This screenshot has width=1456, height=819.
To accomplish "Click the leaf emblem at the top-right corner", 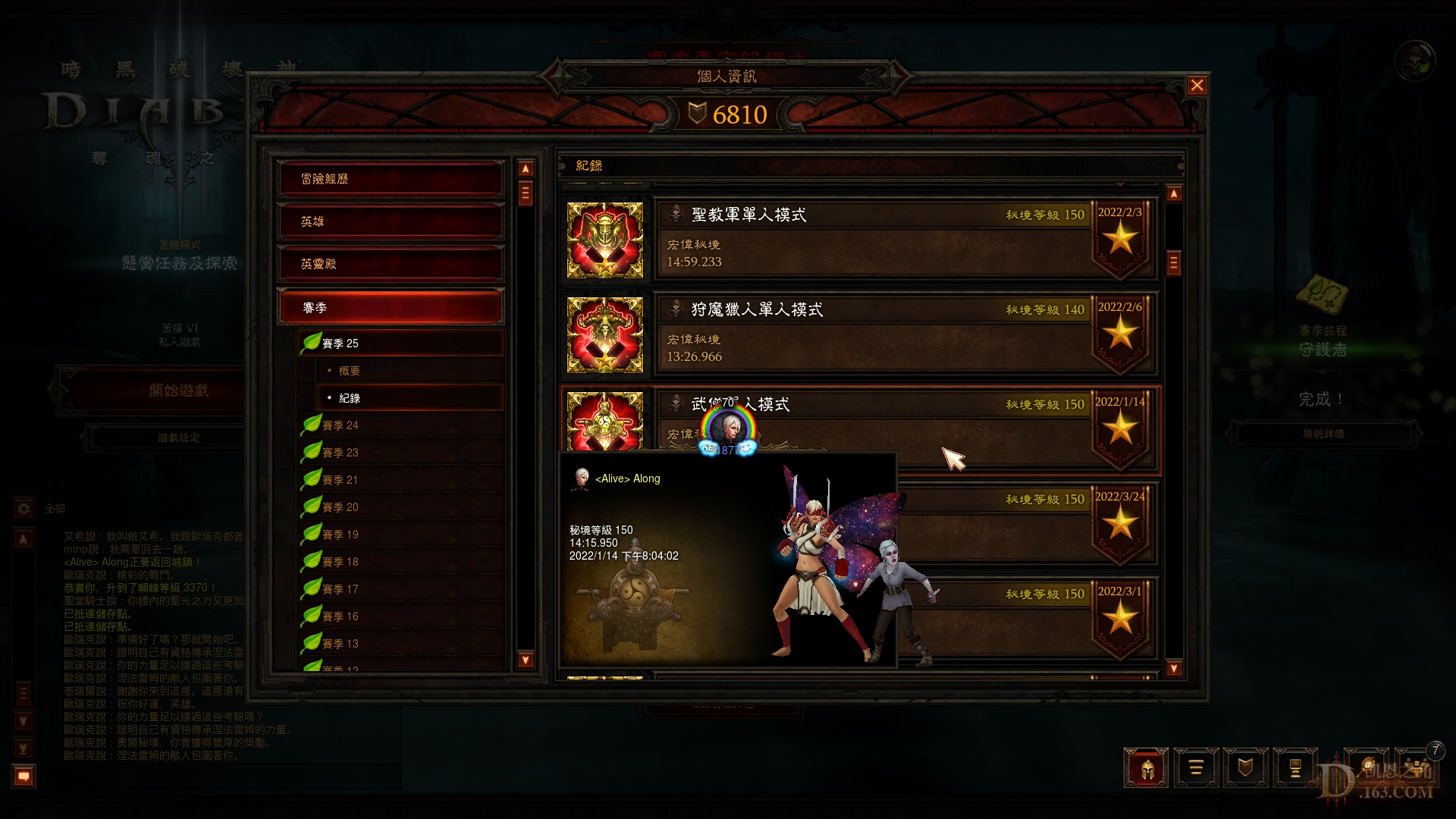I will point(1417,61).
